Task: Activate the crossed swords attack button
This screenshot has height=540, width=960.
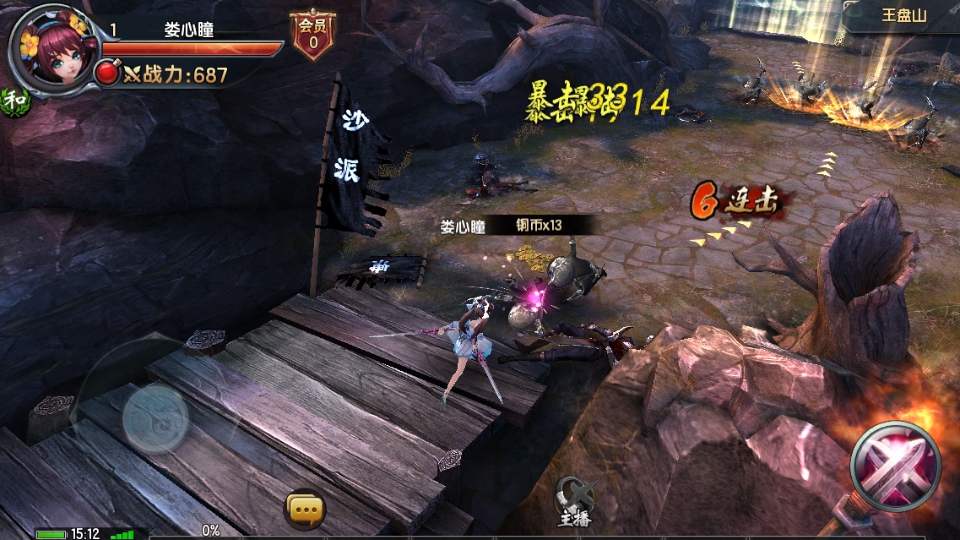Action: point(895,466)
